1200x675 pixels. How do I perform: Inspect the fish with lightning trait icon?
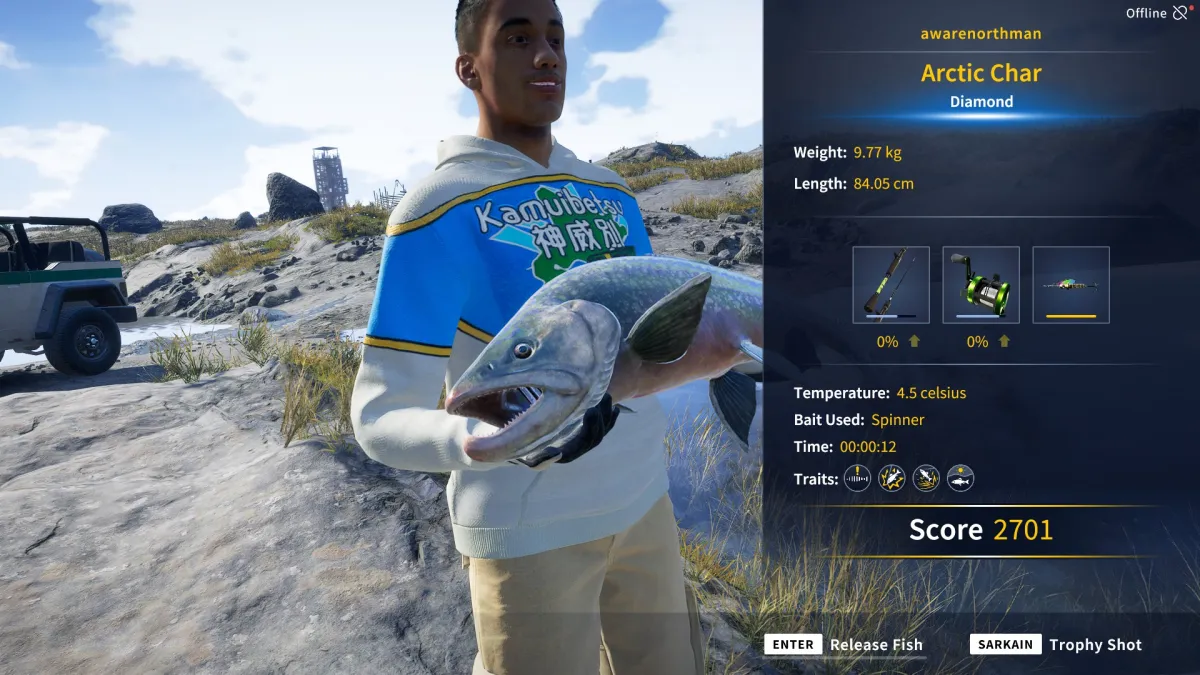(892, 478)
